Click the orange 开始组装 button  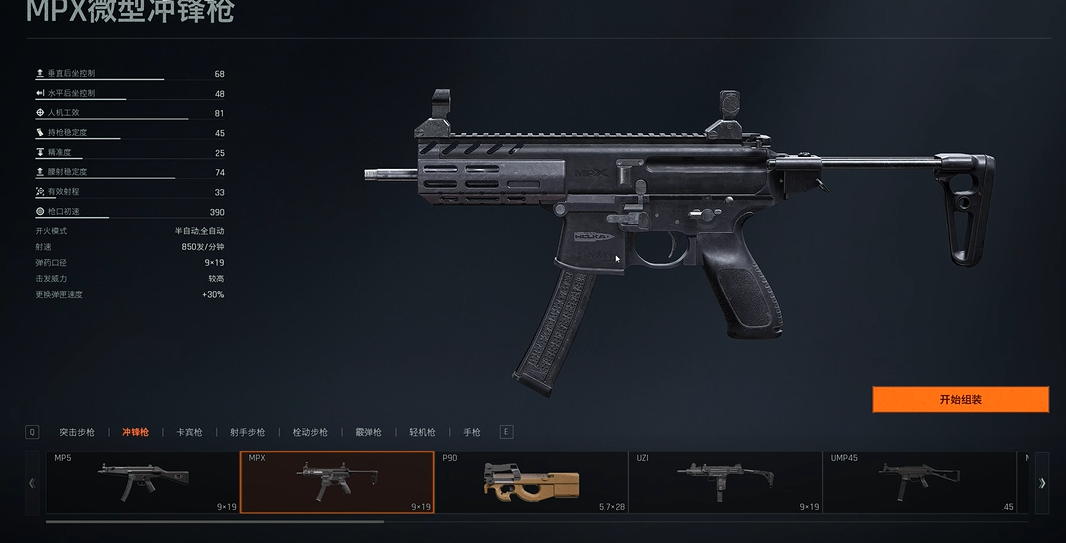pyautogui.click(x=960, y=400)
